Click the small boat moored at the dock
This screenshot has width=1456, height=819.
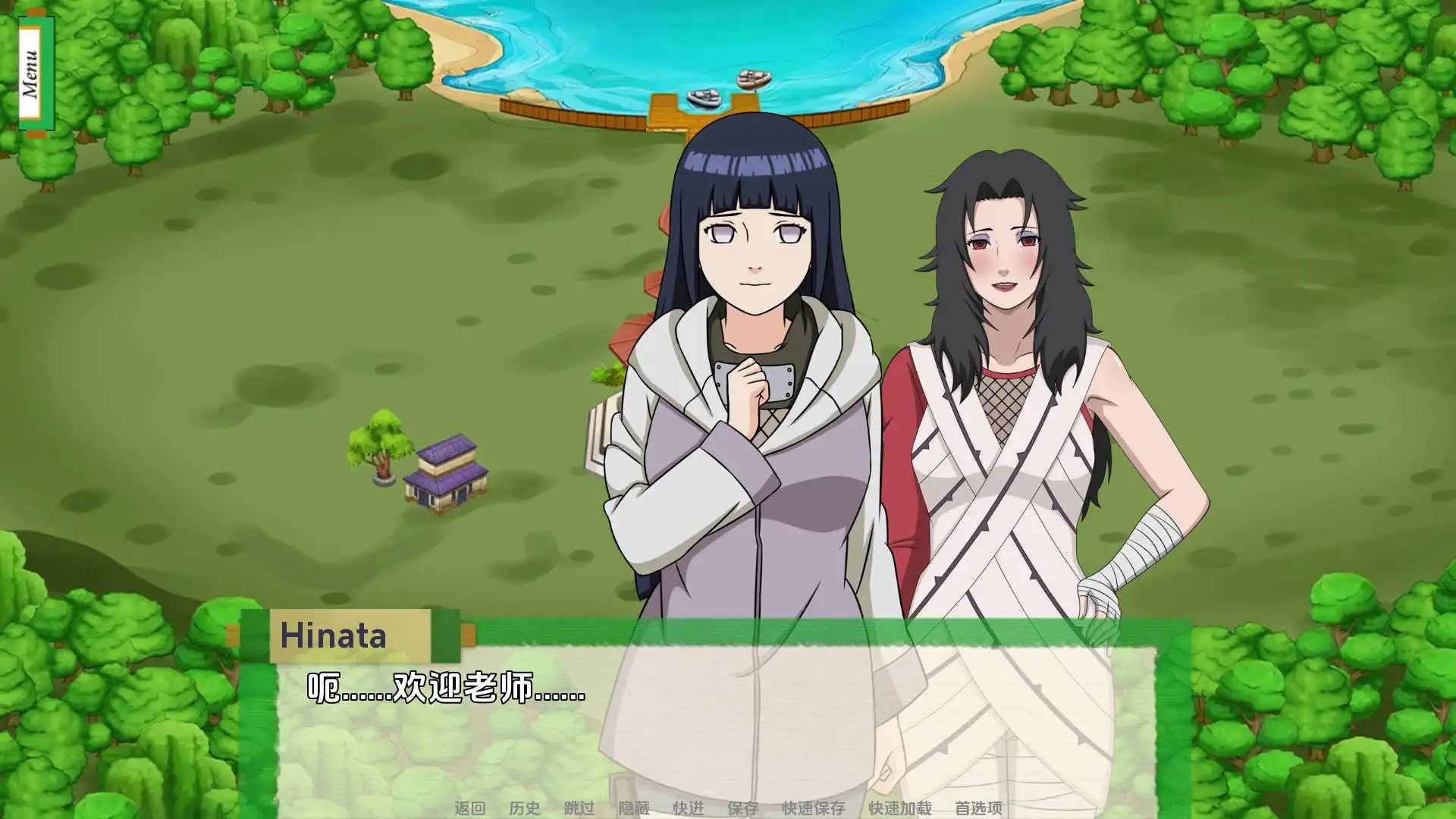[x=705, y=97]
